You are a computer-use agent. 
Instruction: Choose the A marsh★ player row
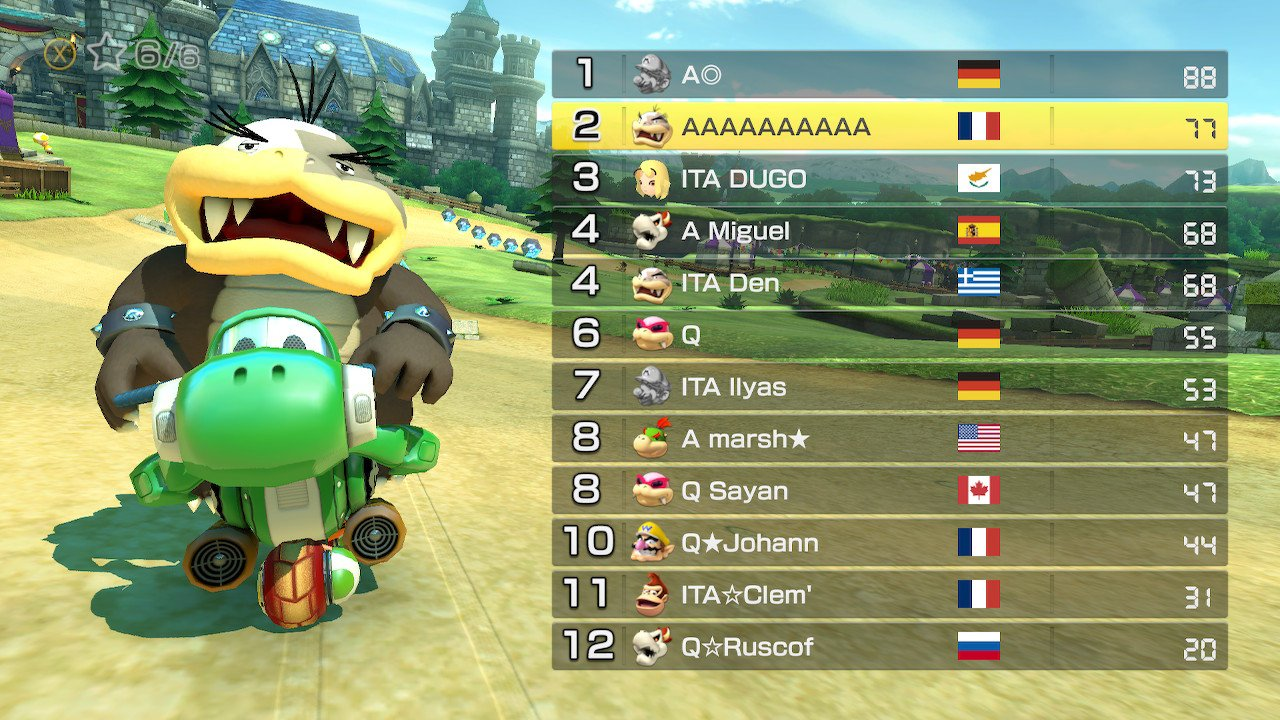coord(889,439)
